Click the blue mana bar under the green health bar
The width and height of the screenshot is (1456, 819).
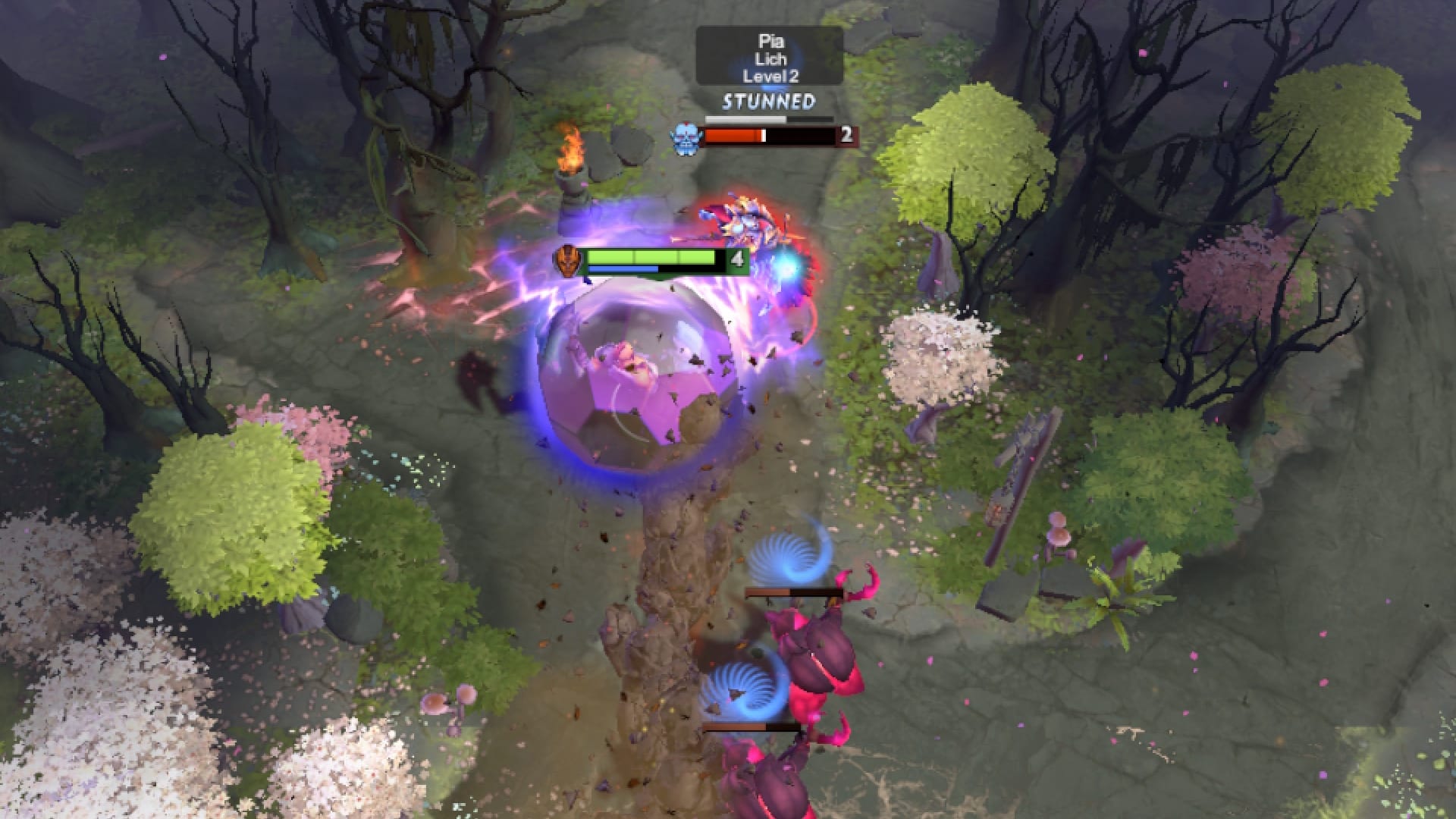click(x=623, y=270)
